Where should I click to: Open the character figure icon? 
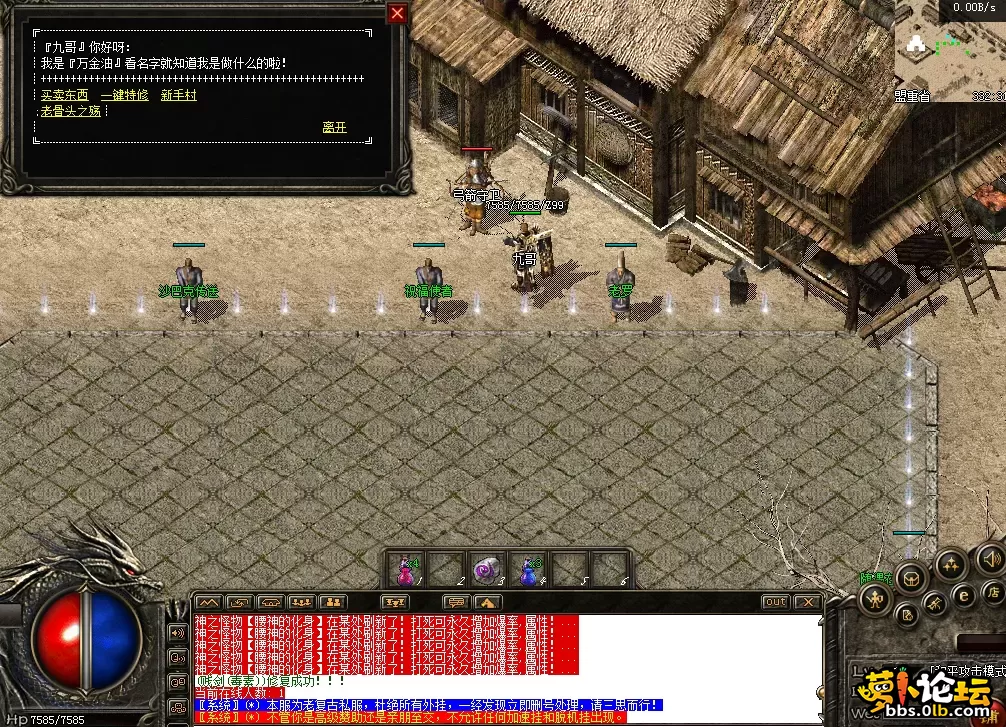[x=876, y=598]
